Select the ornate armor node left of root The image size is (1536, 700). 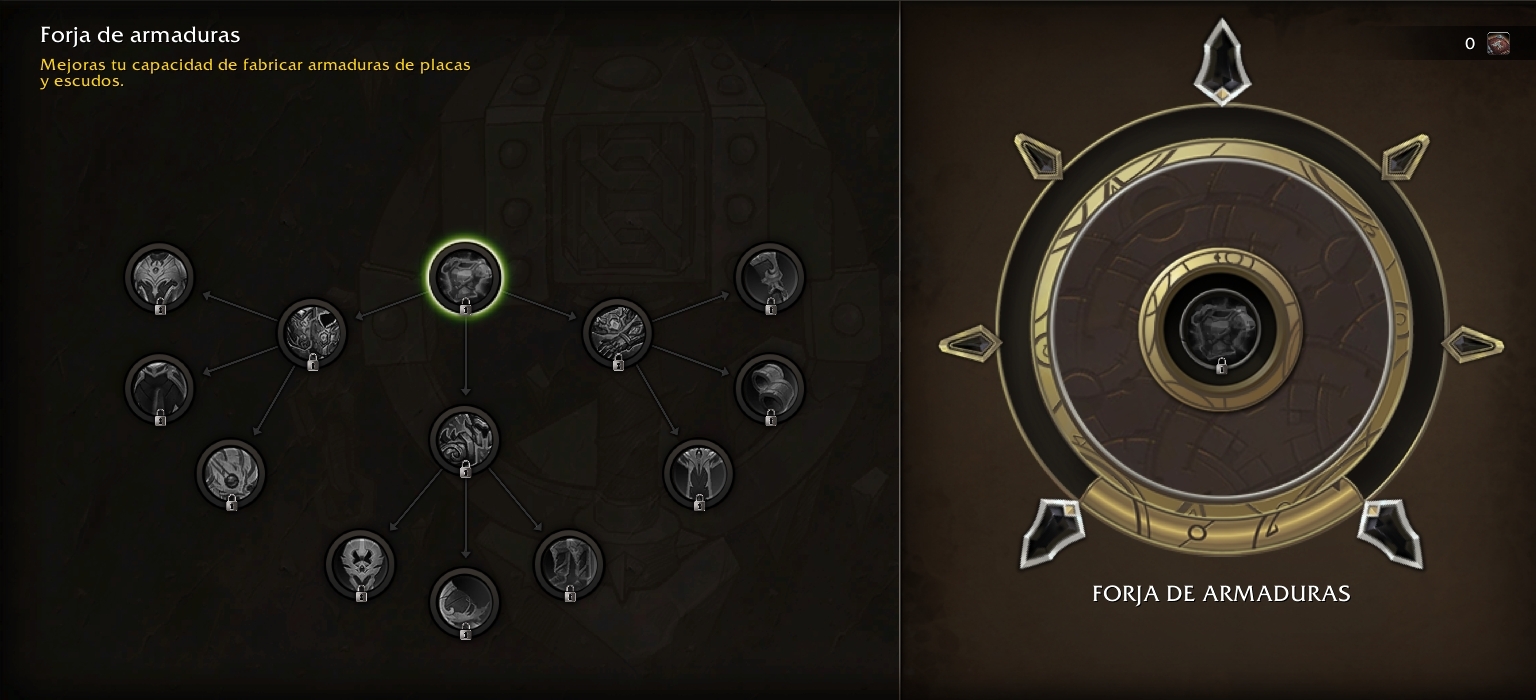[x=311, y=332]
